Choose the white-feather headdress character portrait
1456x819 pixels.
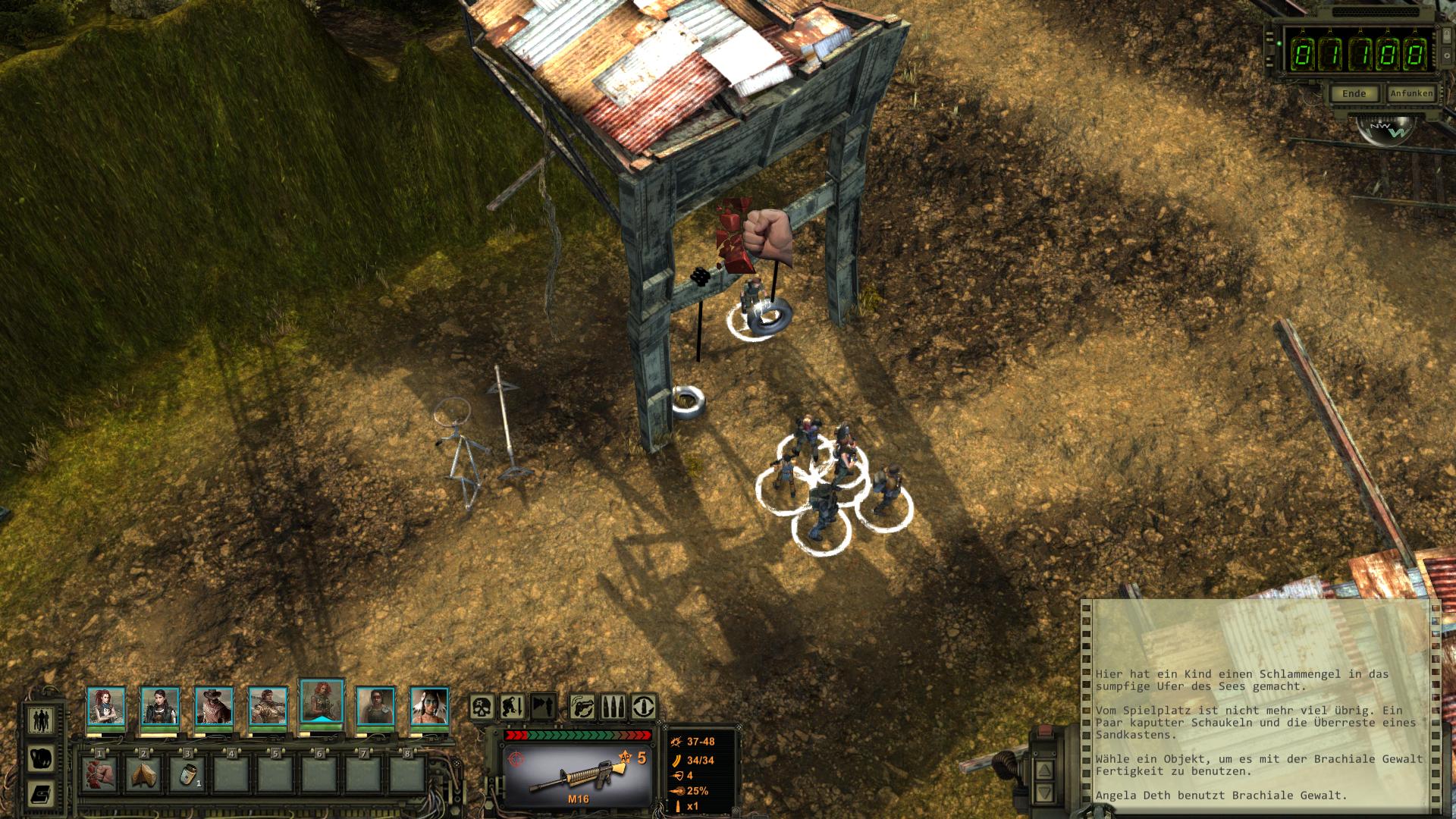(429, 706)
